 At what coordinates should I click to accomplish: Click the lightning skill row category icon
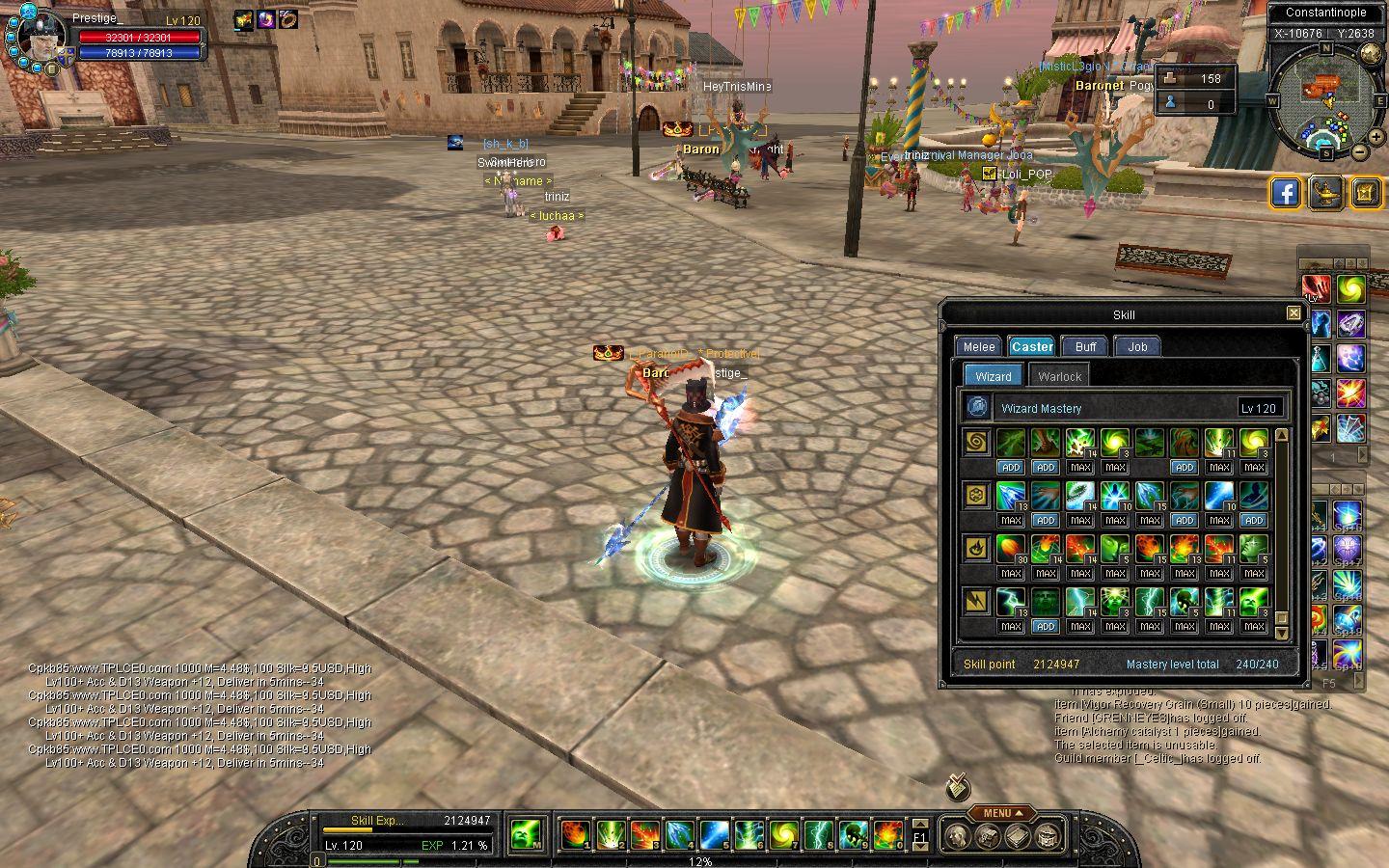click(976, 603)
